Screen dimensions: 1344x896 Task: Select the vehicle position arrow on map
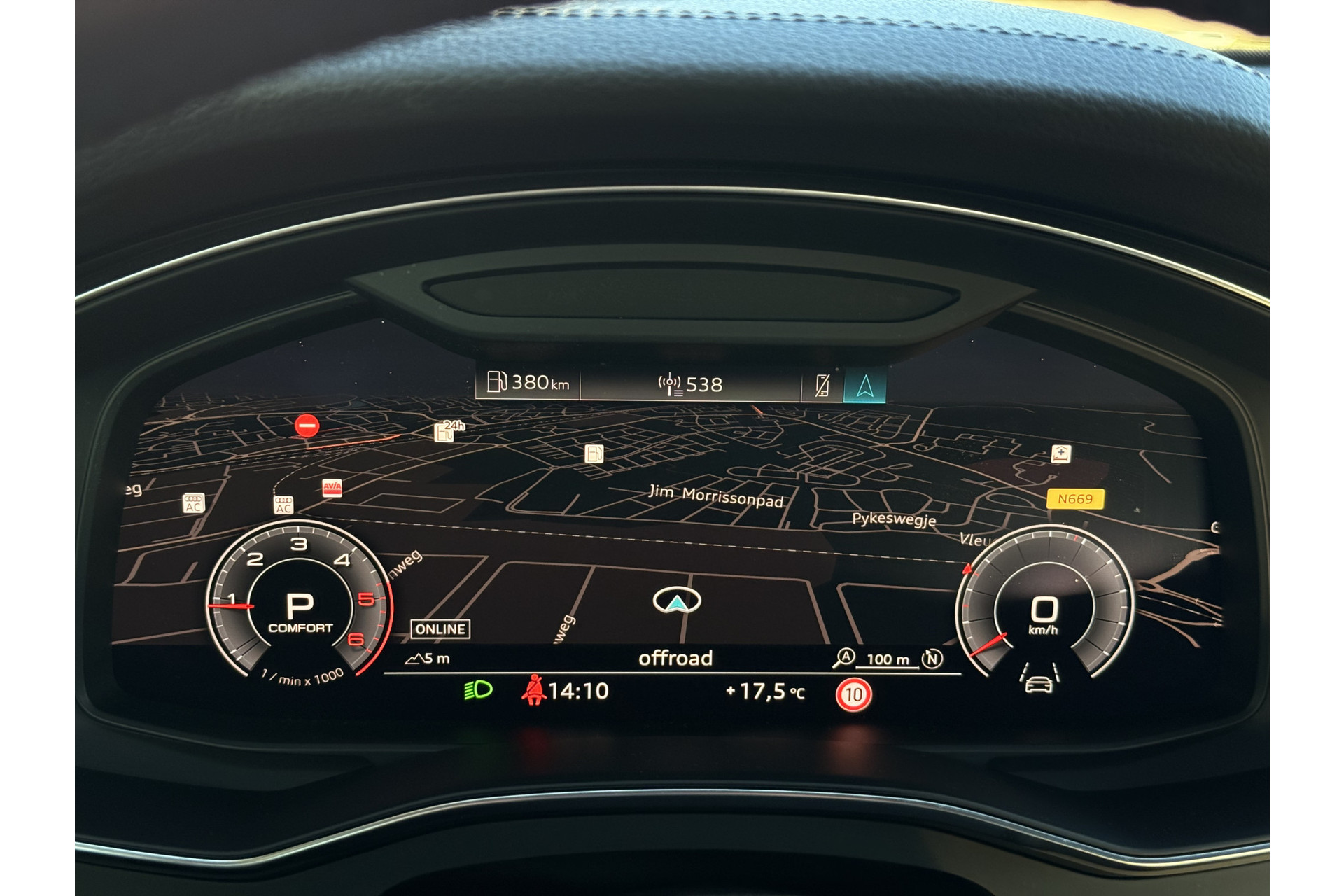(677, 601)
